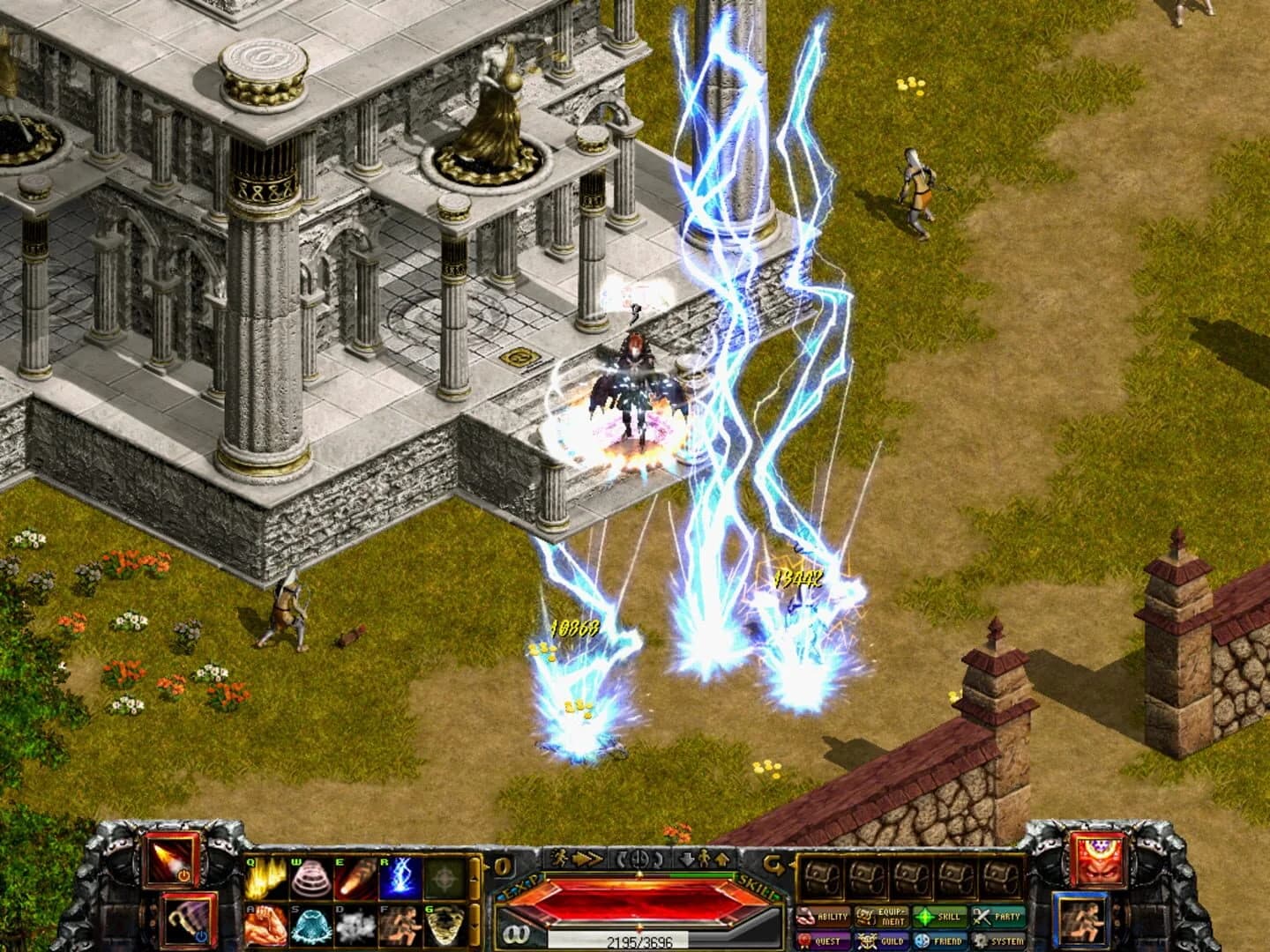Select the fire skill in the Q slot
The height and width of the screenshot is (952, 1270).
(x=264, y=880)
